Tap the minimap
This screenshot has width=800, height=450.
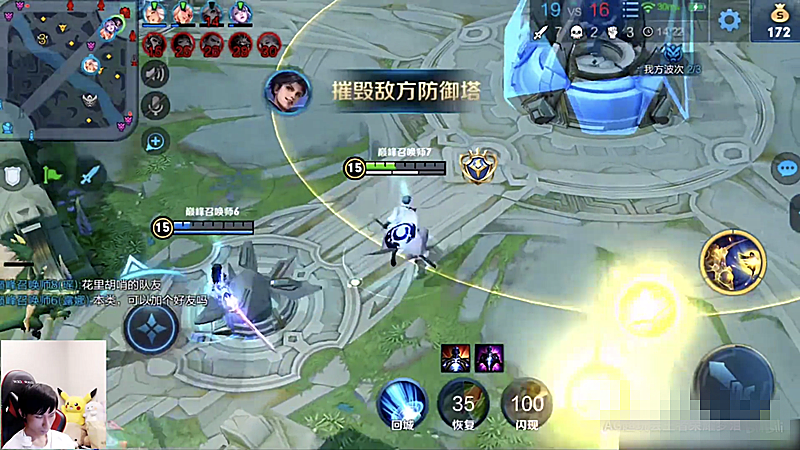click(68, 68)
